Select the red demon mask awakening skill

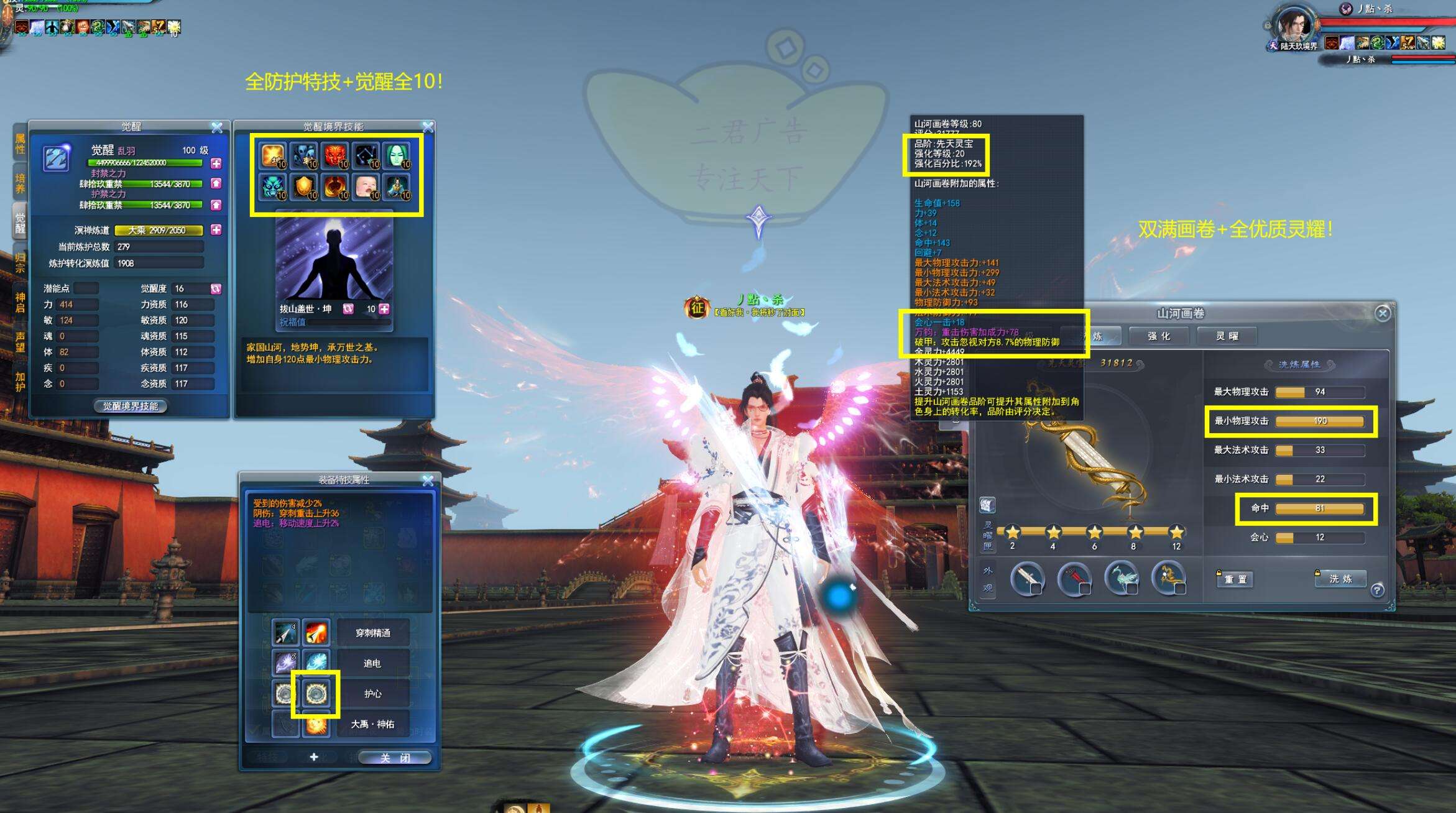click(x=335, y=155)
